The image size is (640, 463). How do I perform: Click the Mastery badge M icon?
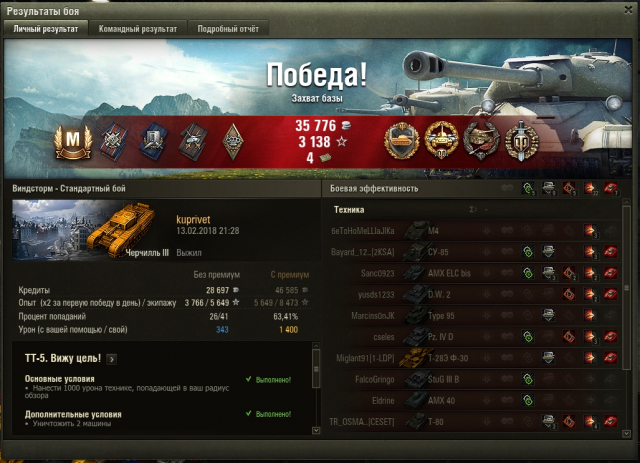(x=73, y=140)
